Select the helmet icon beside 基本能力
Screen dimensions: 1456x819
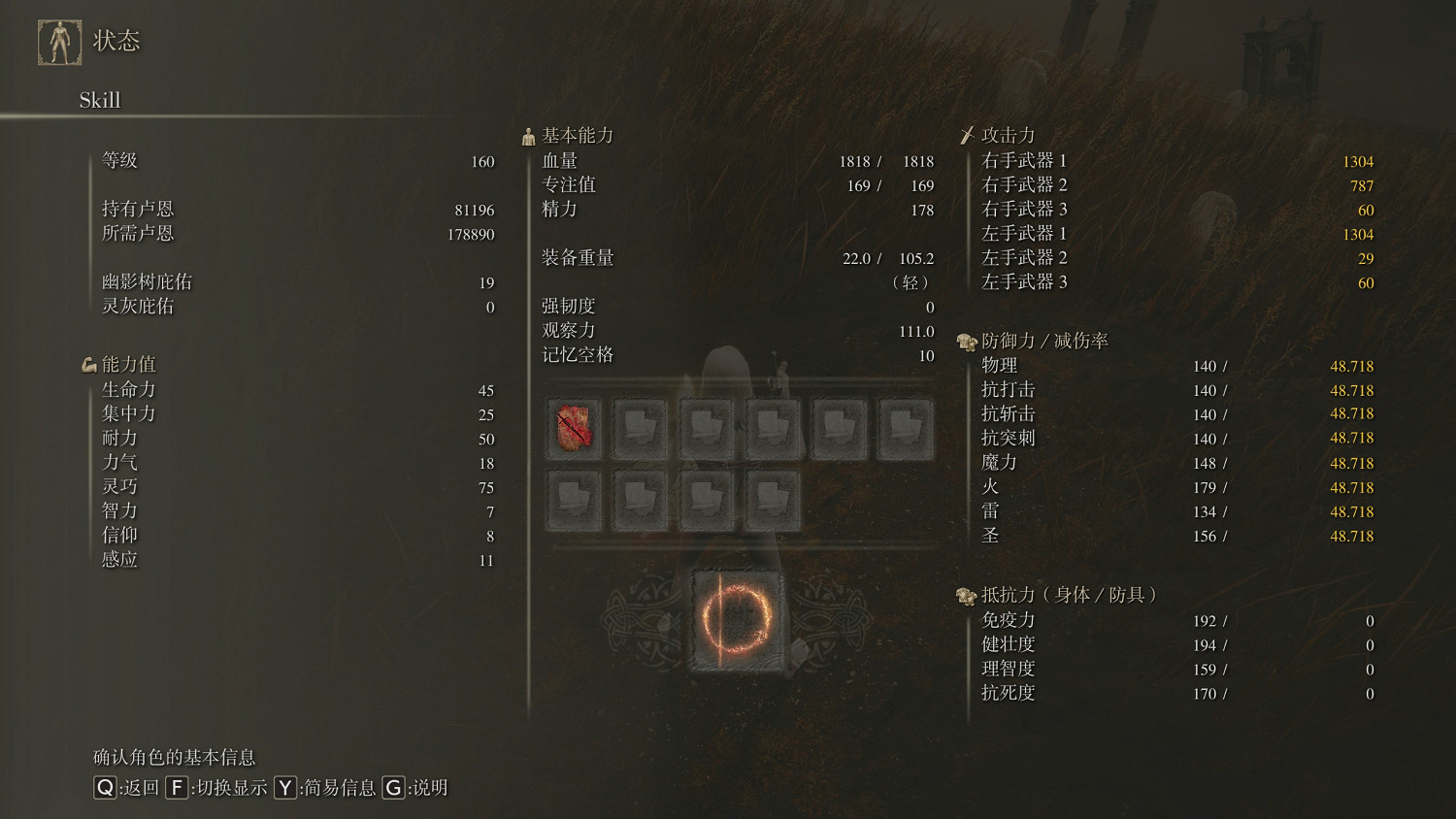(528, 135)
